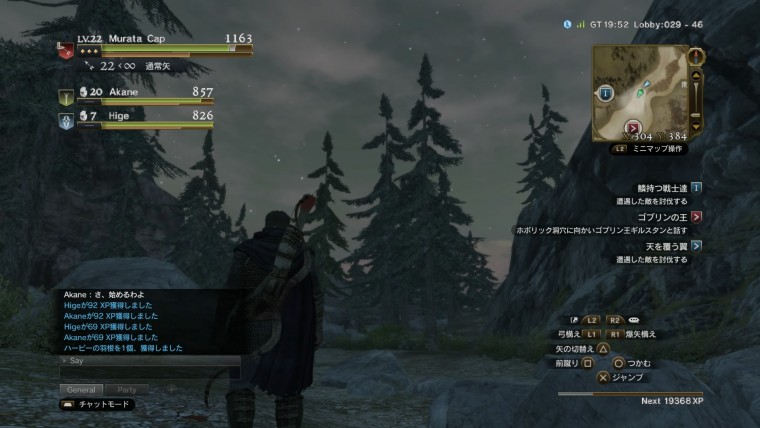Click the Say chat input field

(x=150, y=372)
